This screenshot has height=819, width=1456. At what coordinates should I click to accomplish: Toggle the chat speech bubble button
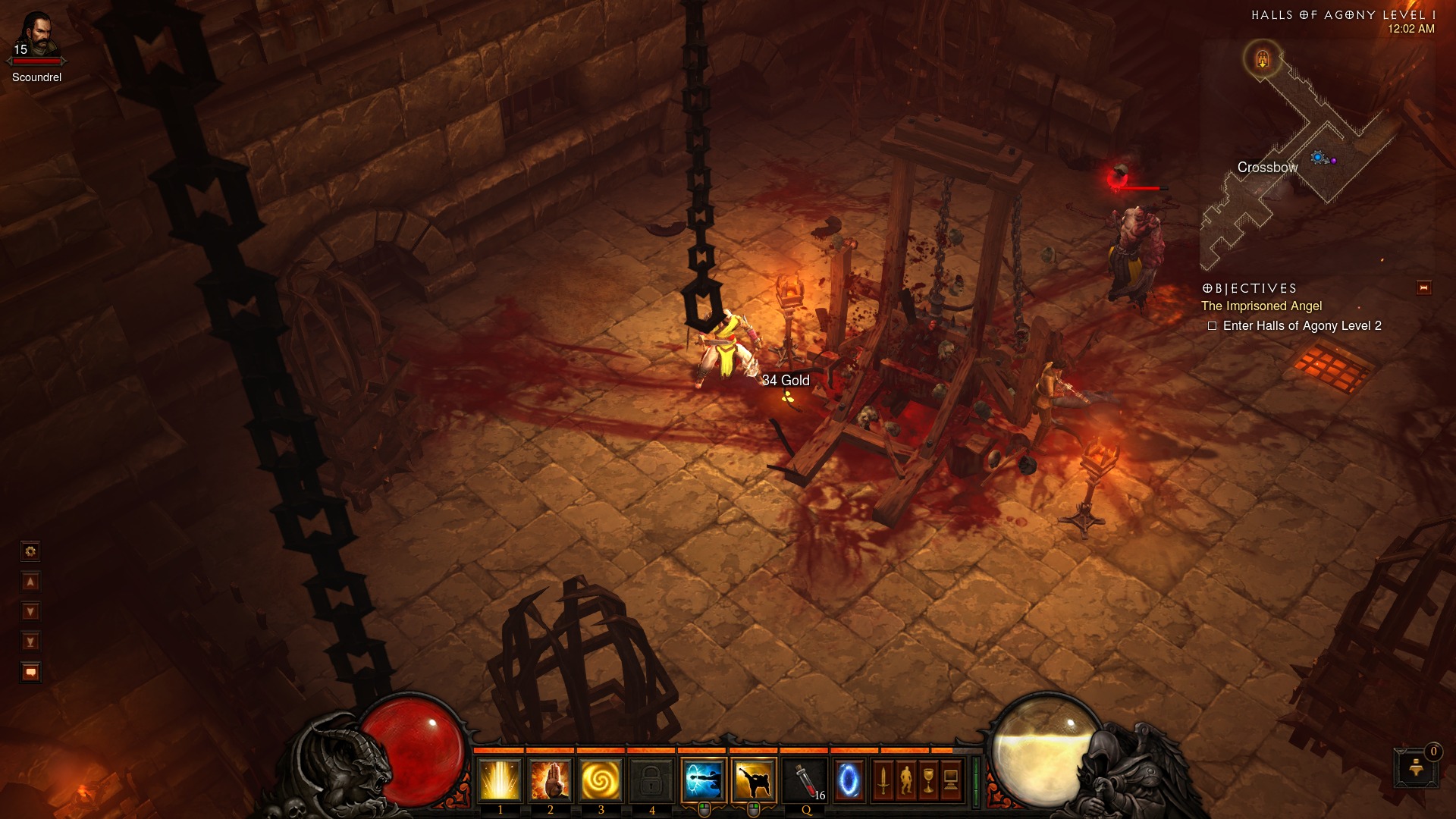click(x=30, y=672)
